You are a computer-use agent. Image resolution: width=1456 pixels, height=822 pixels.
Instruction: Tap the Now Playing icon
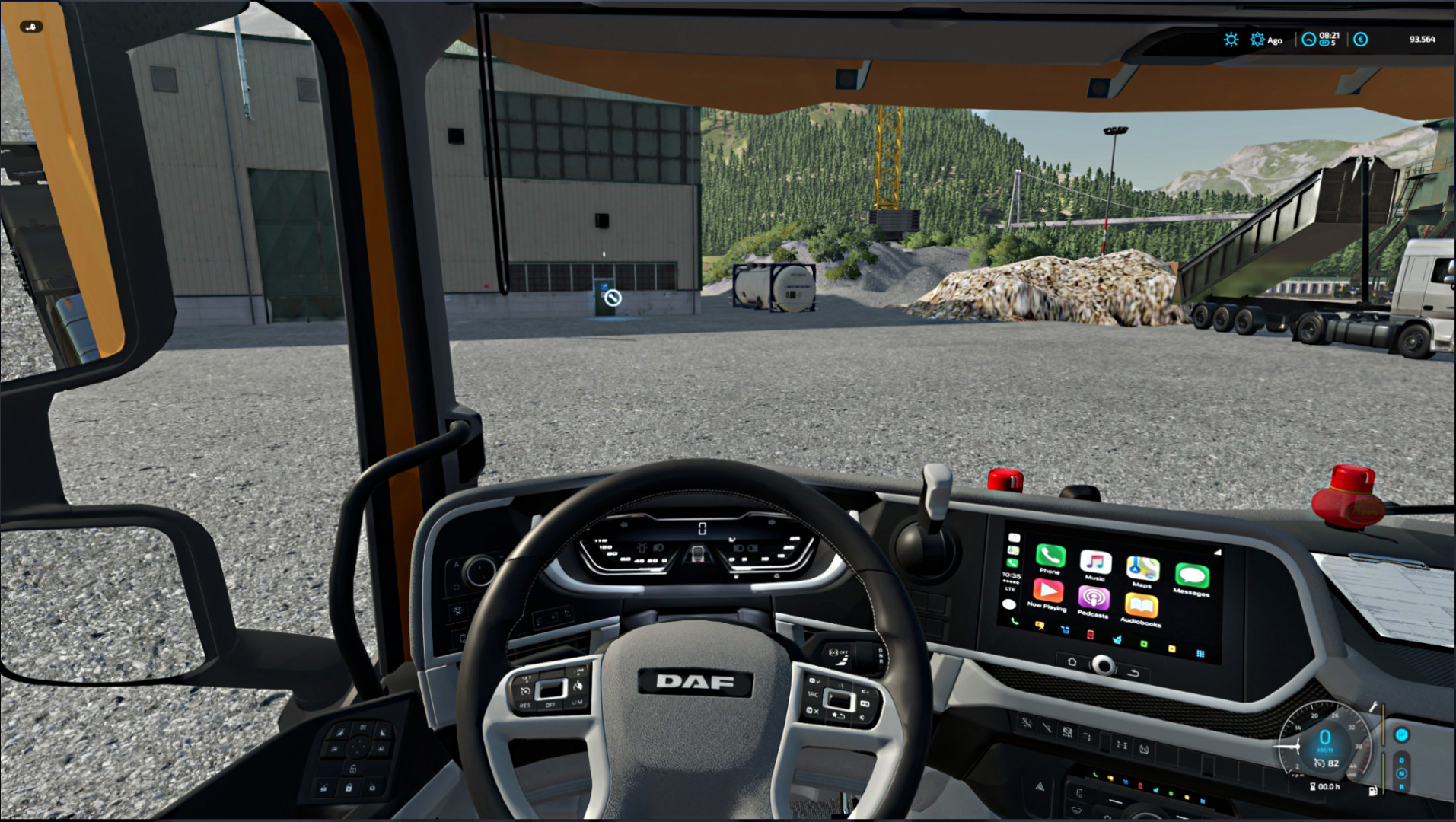click(1048, 592)
